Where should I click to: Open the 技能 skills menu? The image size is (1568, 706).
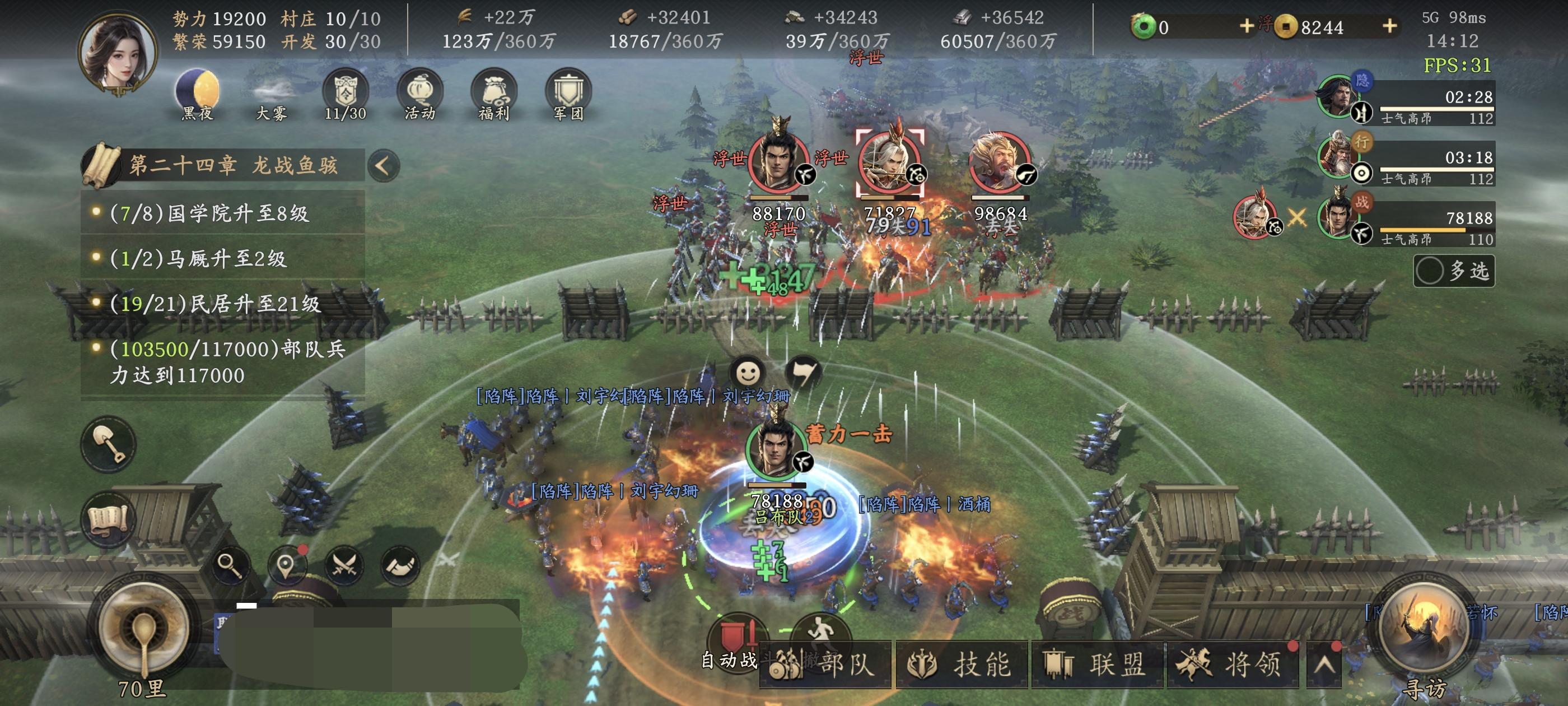tap(962, 665)
